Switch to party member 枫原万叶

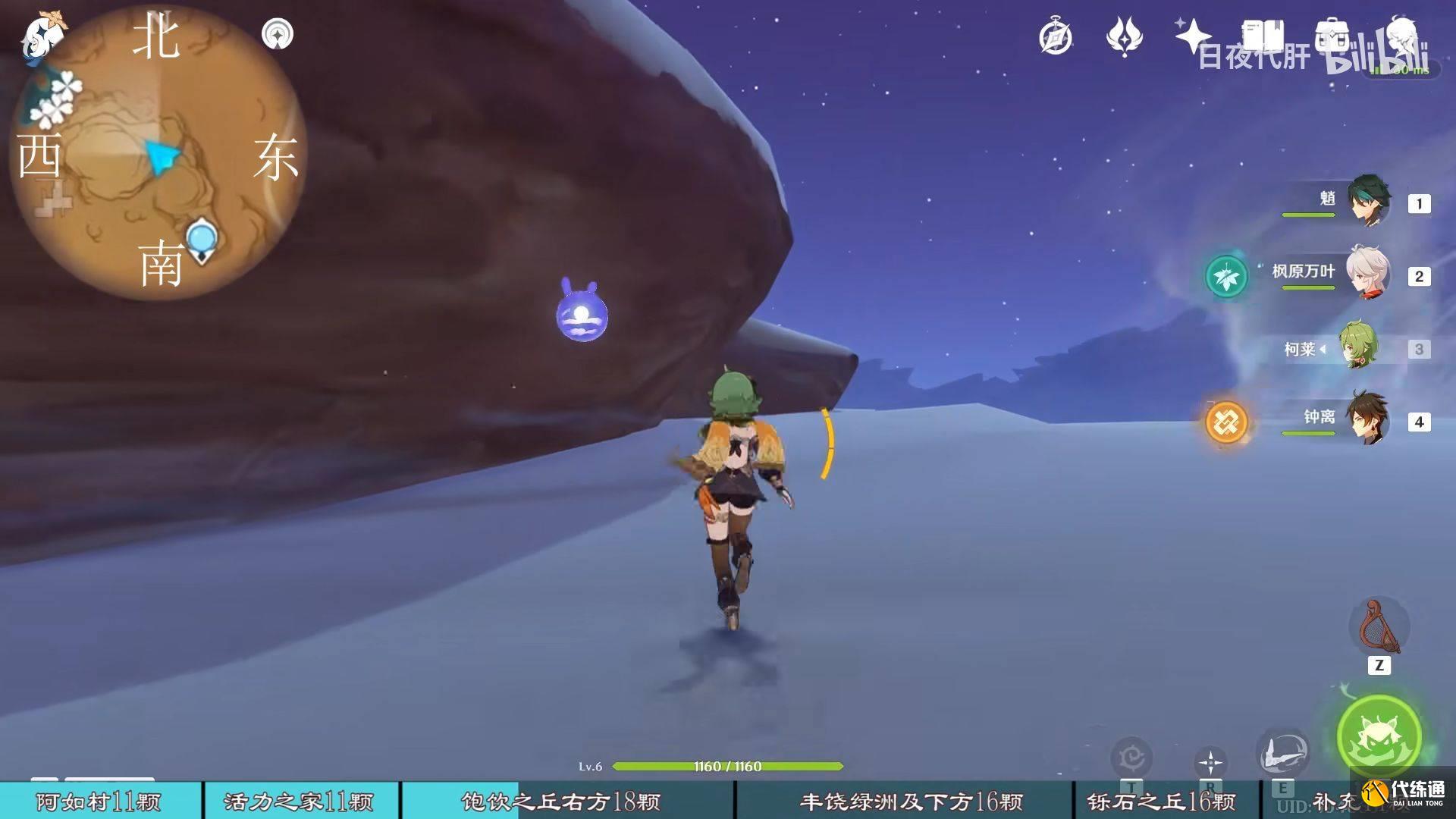pyautogui.click(x=1368, y=273)
